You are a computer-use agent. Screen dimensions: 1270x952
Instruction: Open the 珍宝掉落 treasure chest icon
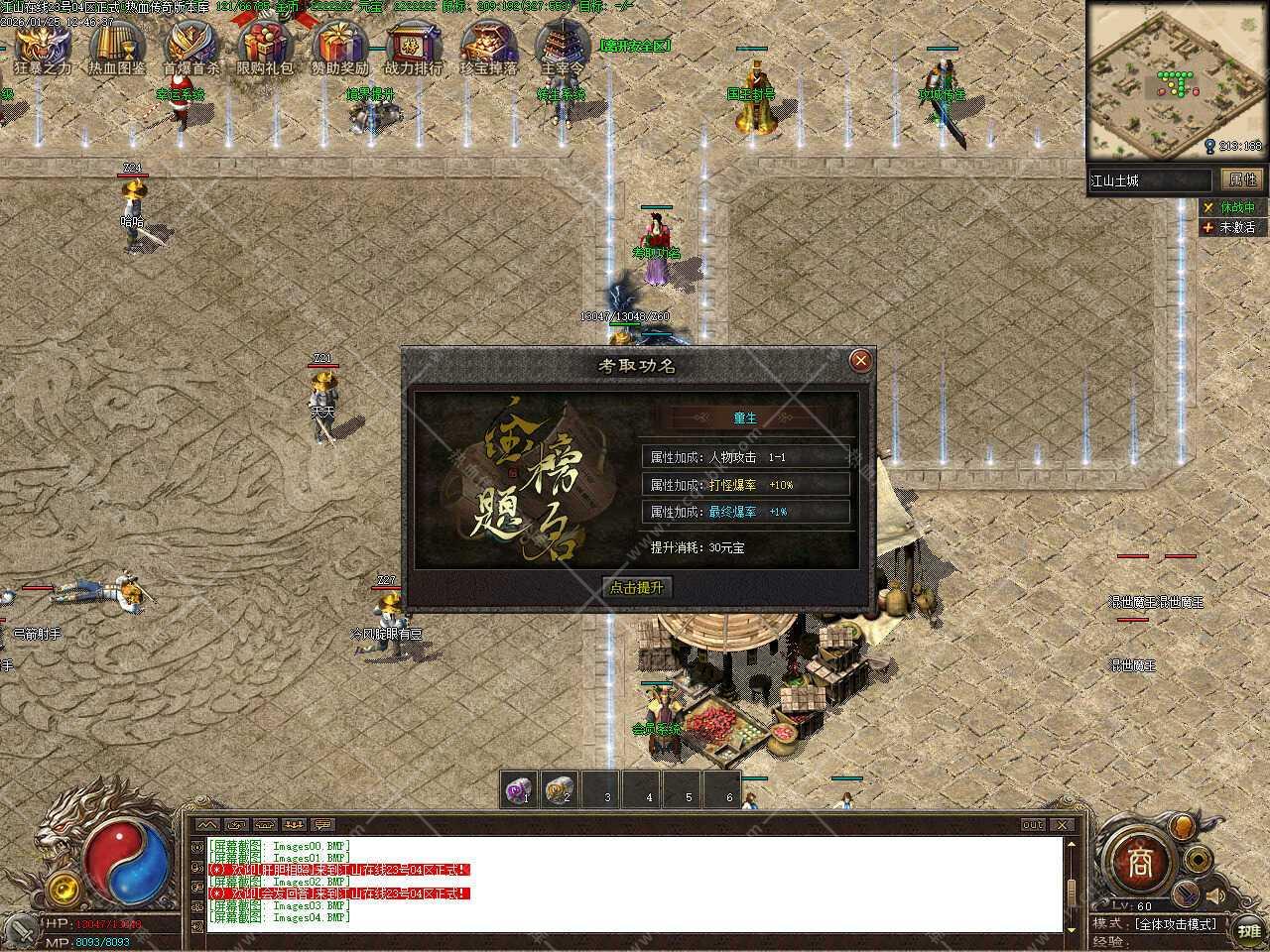click(x=488, y=46)
